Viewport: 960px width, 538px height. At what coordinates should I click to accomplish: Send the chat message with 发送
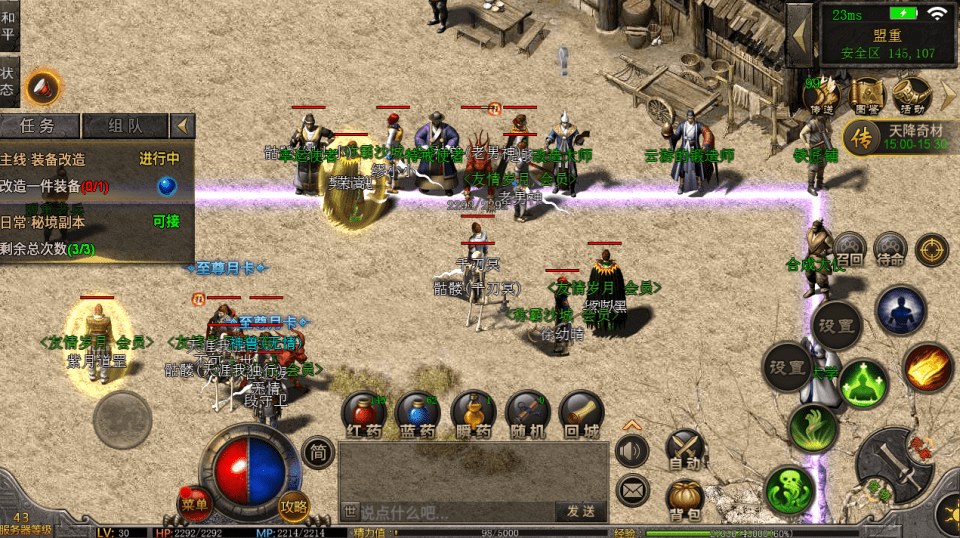581,511
